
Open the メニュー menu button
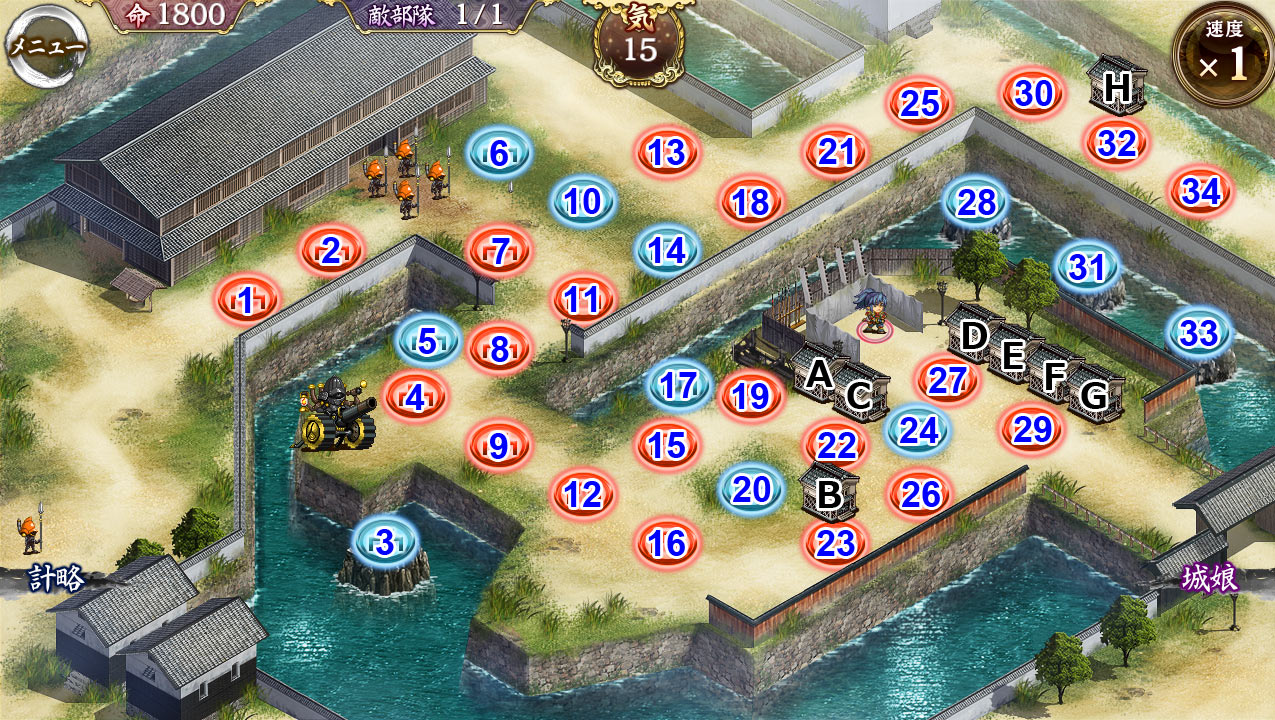coord(46,46)
